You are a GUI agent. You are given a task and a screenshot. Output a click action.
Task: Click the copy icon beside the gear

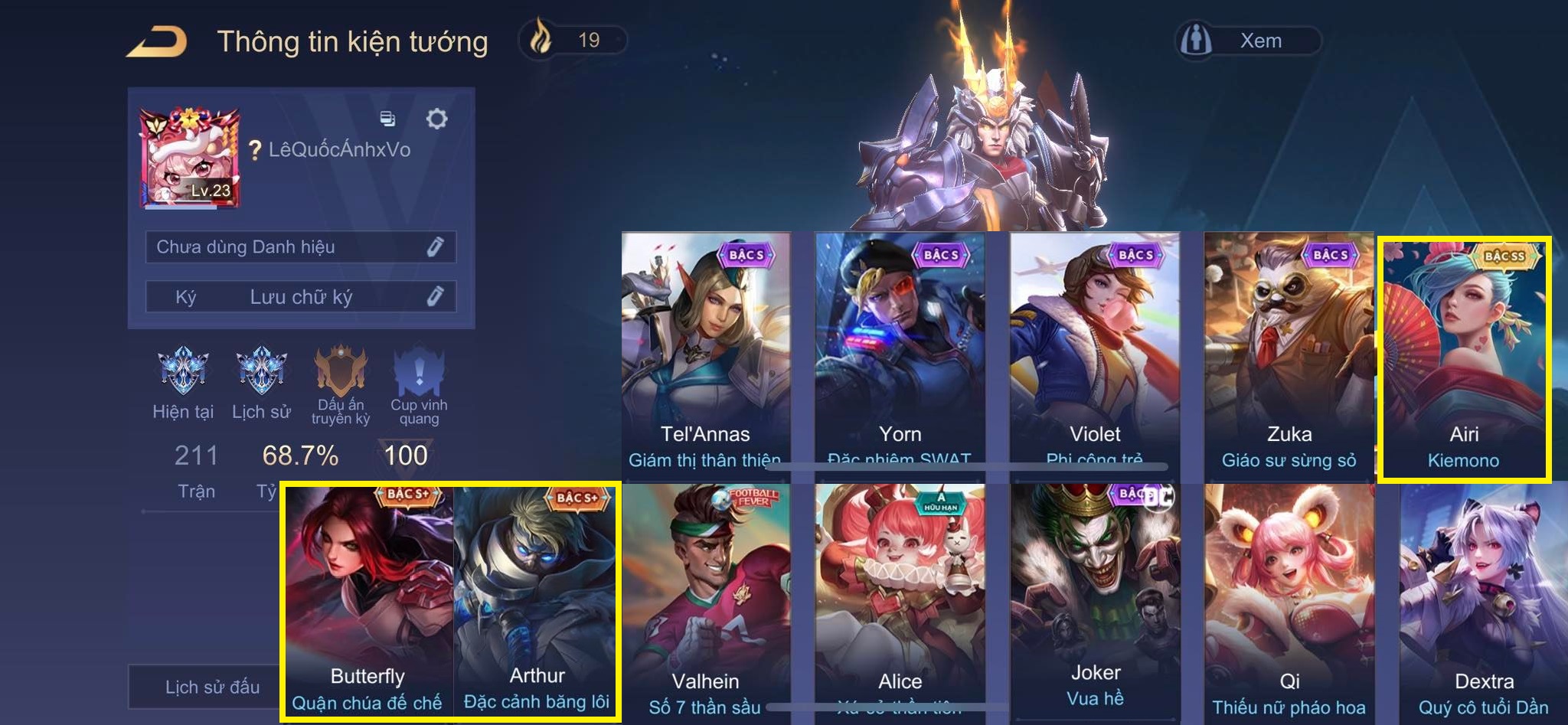pos(388,119)
